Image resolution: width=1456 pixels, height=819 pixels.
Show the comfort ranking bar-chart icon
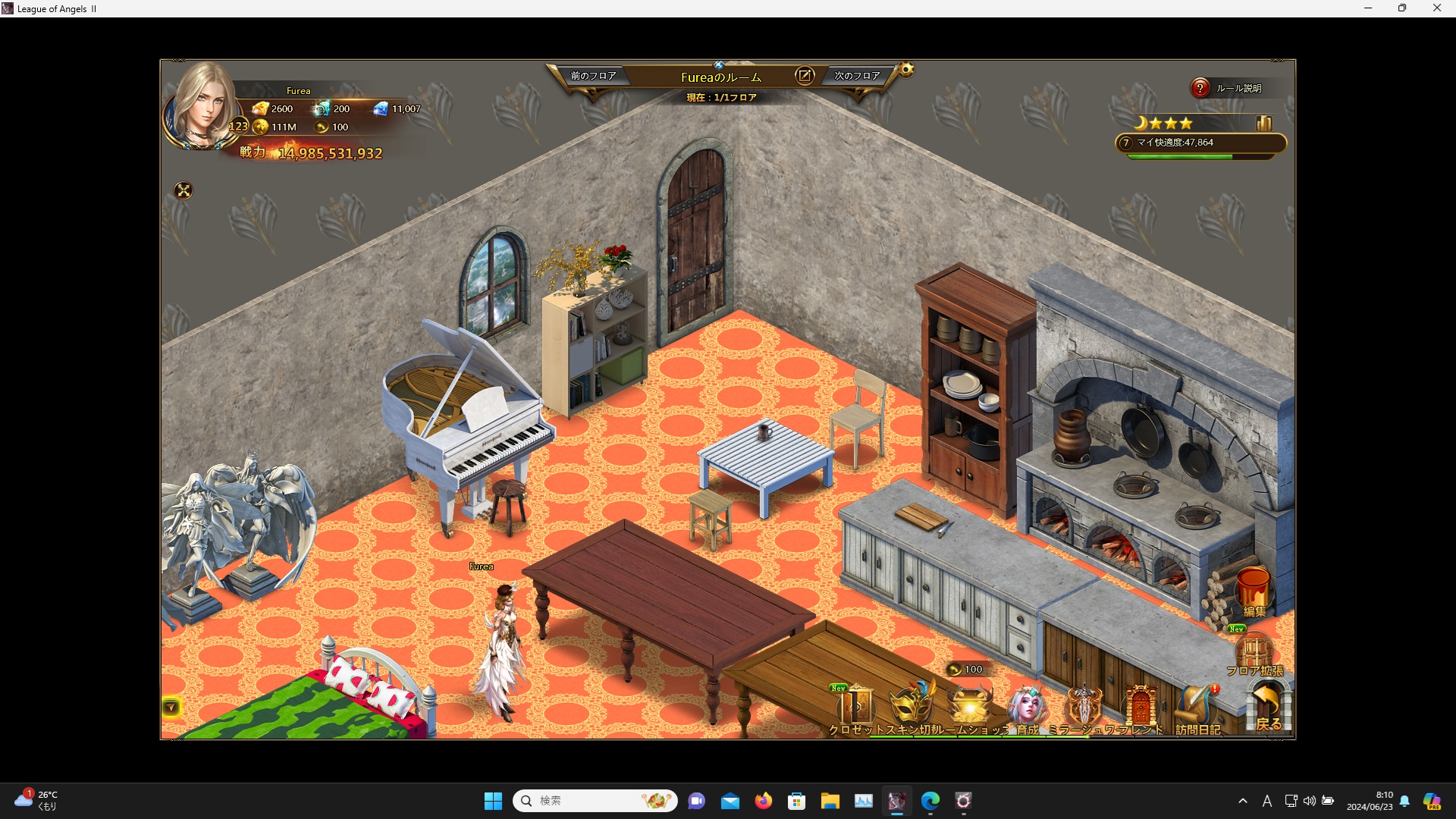tap(1263, 124)
